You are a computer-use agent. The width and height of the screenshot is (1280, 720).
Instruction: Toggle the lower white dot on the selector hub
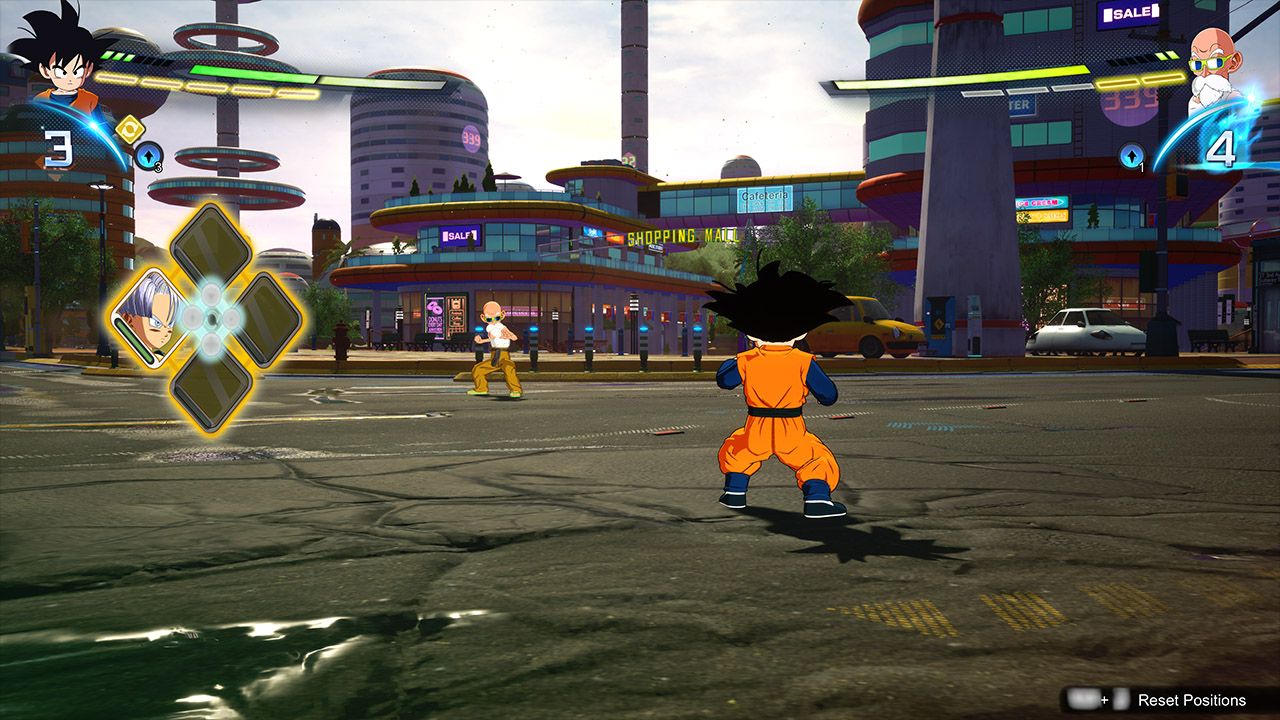click(x=210, y=340)
